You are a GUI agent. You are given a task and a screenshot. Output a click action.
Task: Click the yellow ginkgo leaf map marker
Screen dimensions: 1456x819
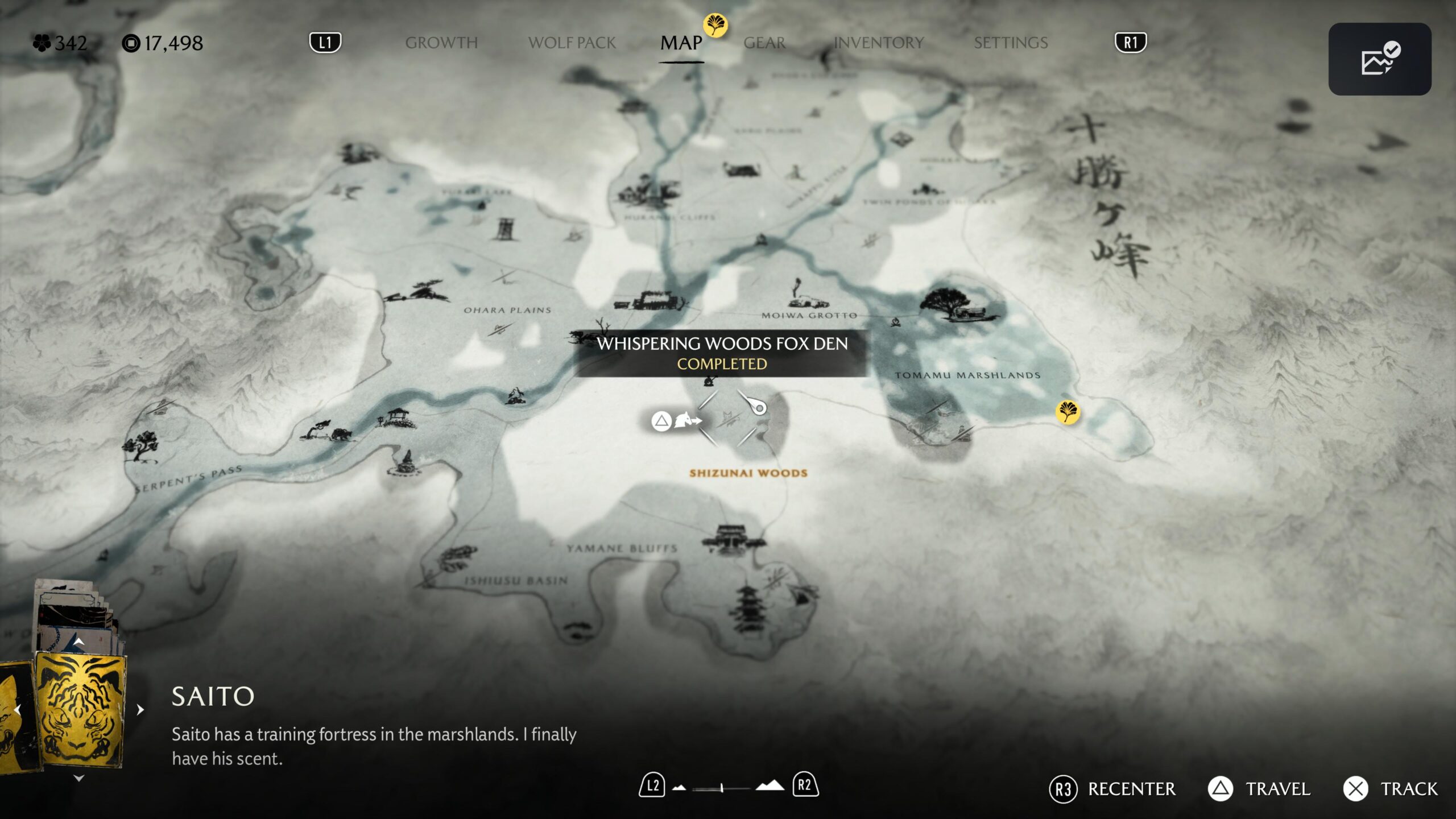tap(1068, 411)
